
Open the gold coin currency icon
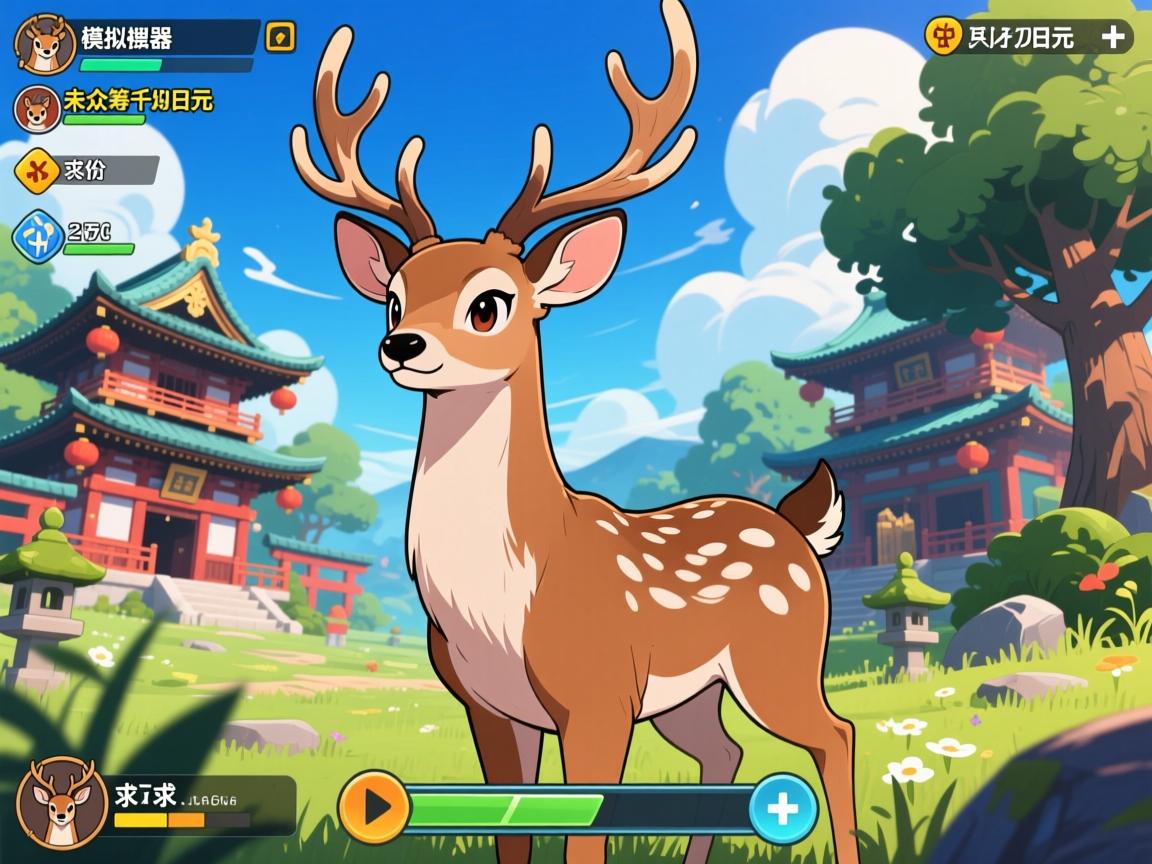click(x=942, y=36)
